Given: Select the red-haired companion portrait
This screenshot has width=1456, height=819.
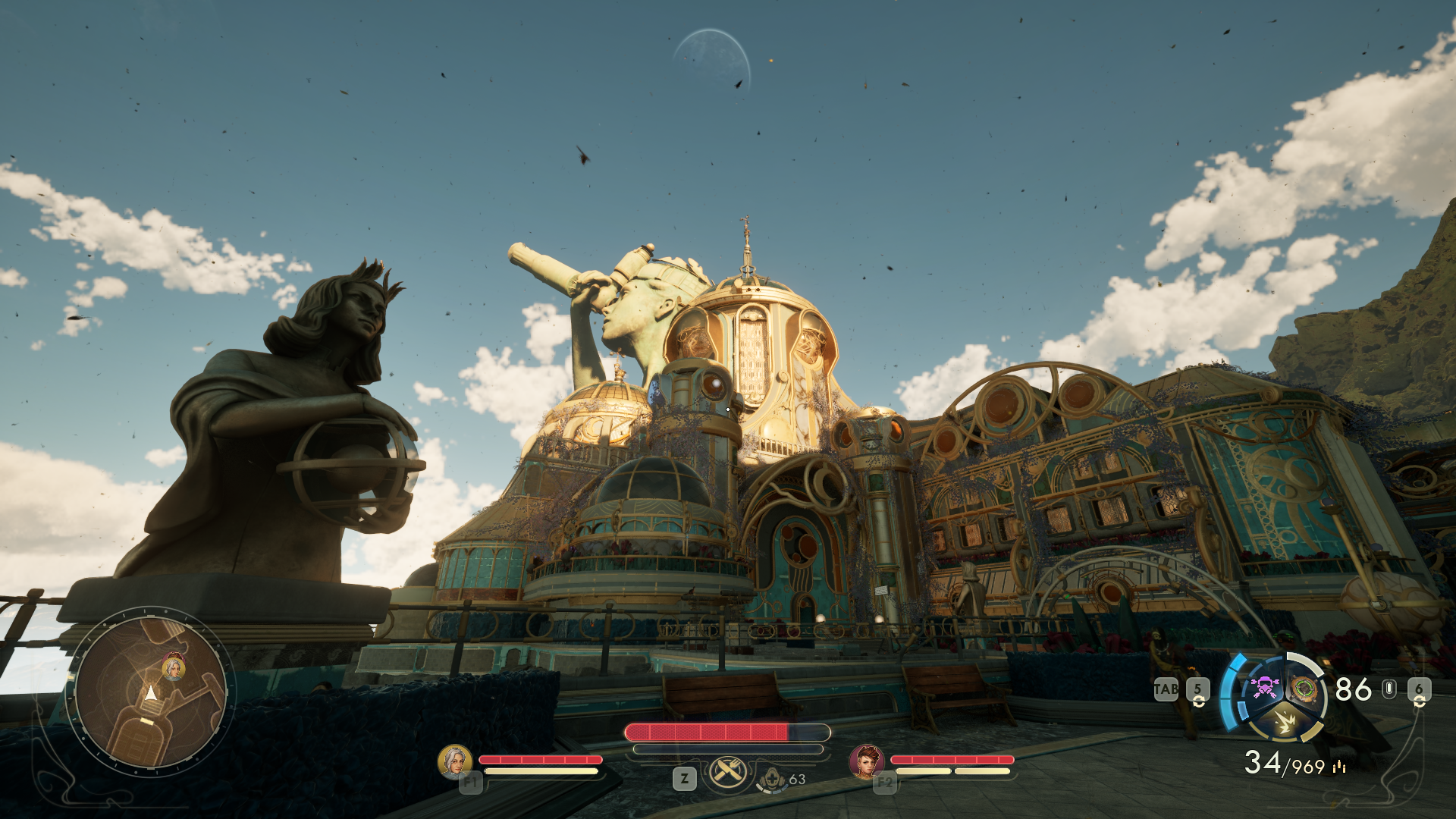Looking at the screenshot, I should [x=866, y=761].
